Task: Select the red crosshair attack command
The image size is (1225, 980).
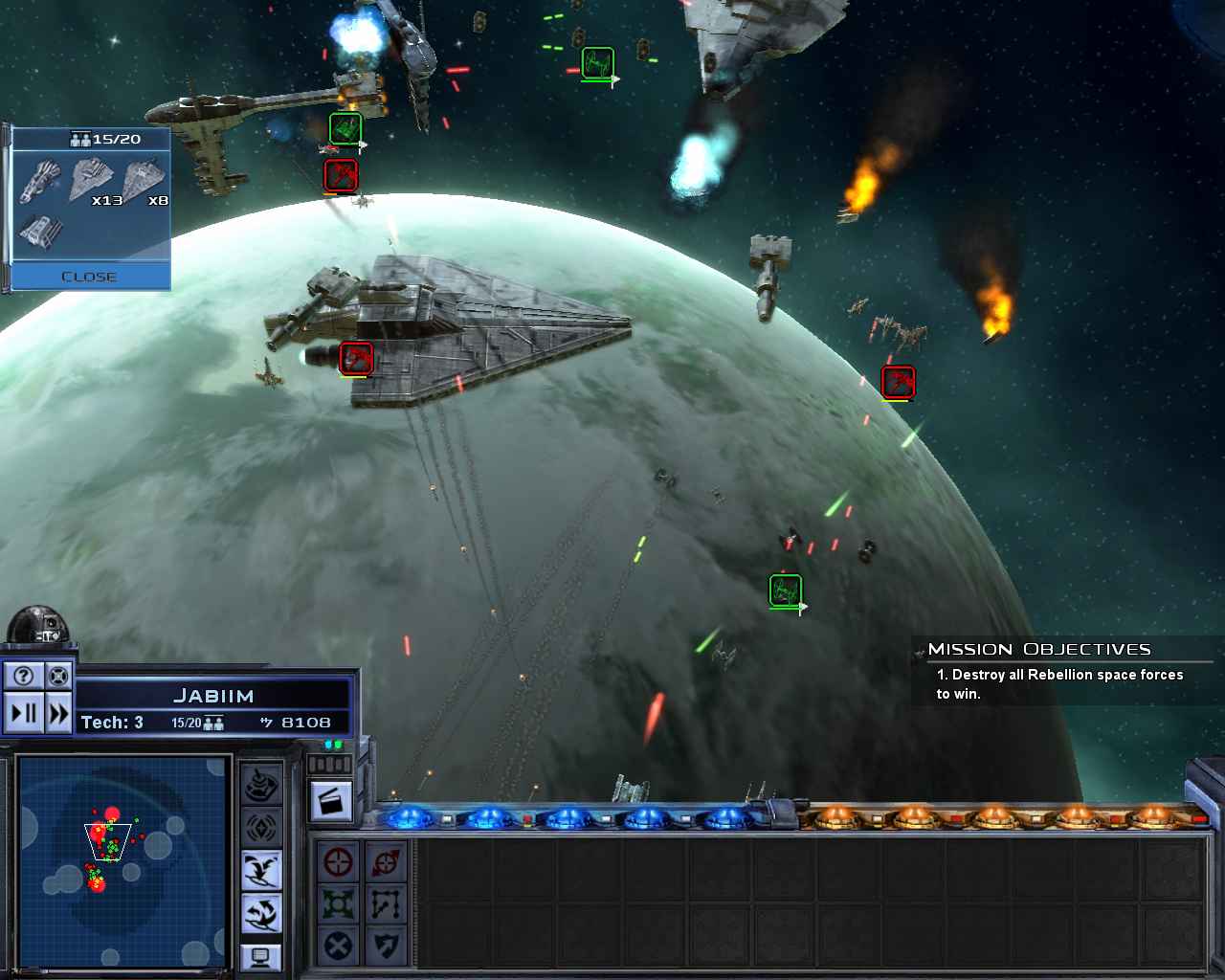Action: click(338, 862)
